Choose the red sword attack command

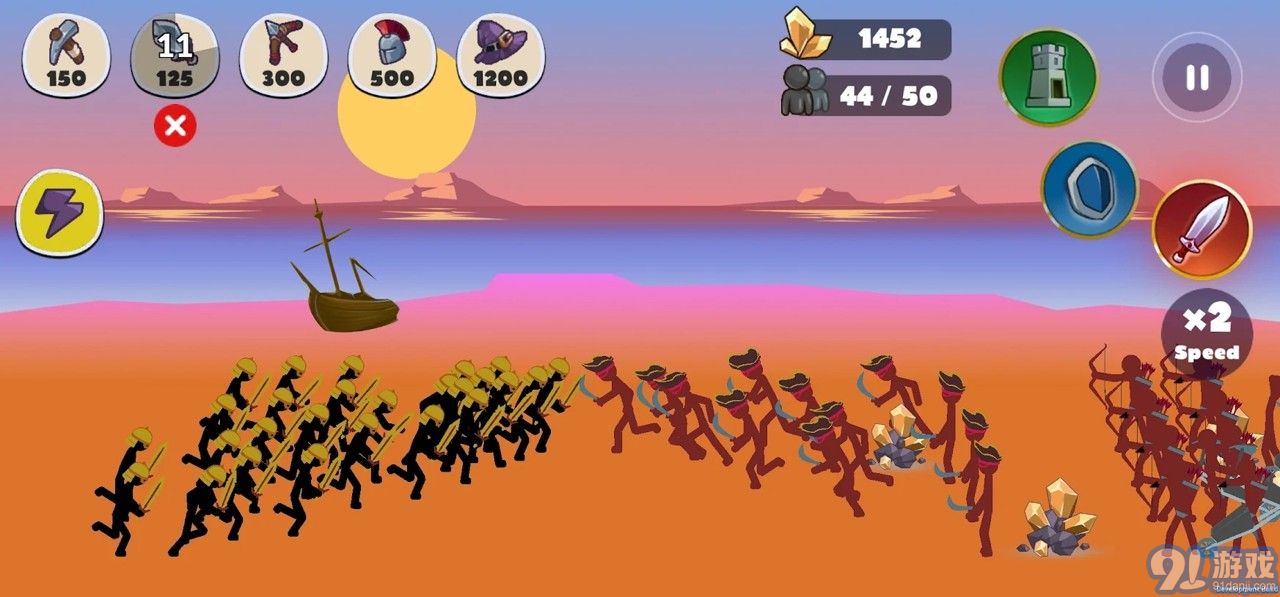1201,228
